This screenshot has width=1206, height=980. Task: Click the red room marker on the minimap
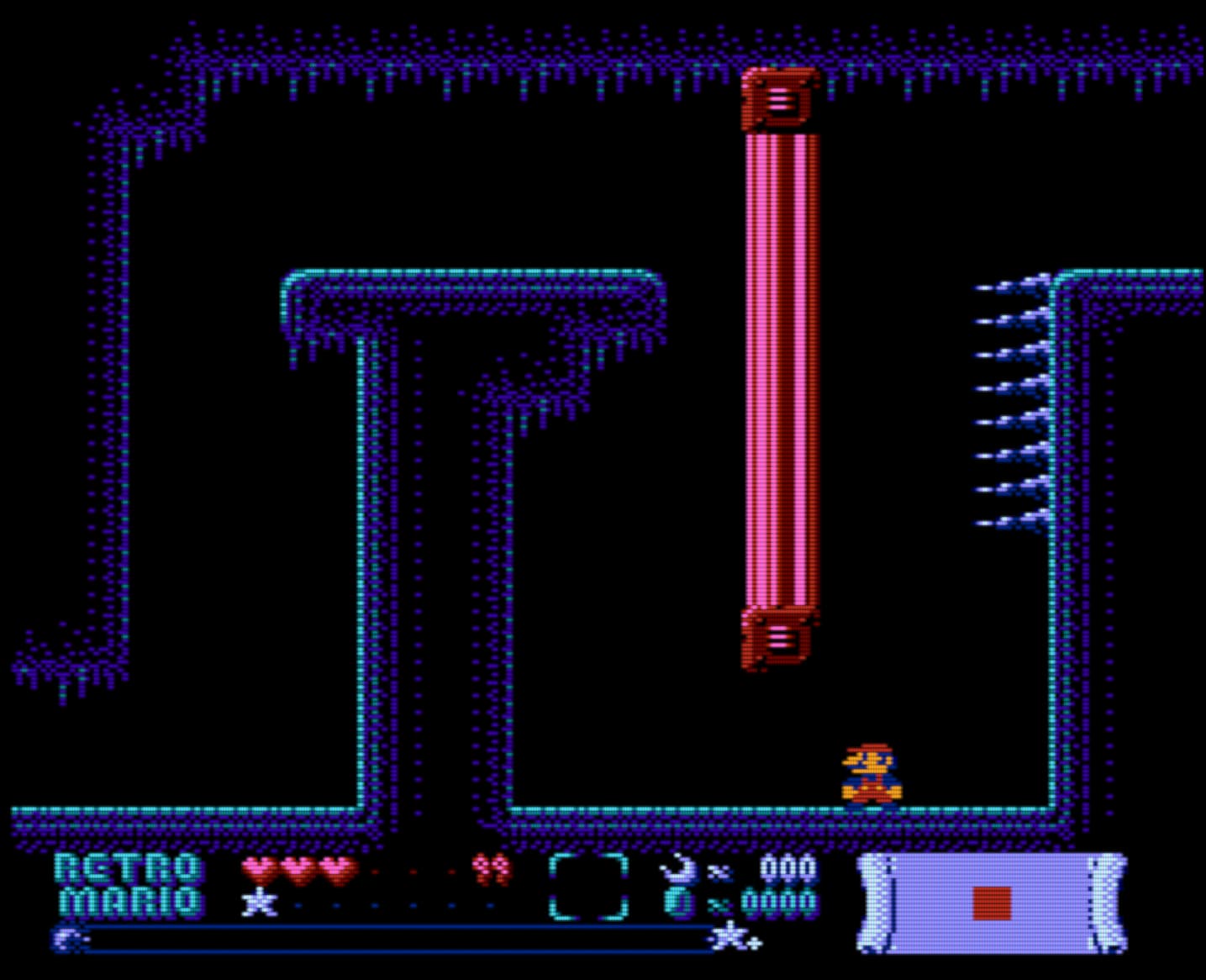(992, 904)
